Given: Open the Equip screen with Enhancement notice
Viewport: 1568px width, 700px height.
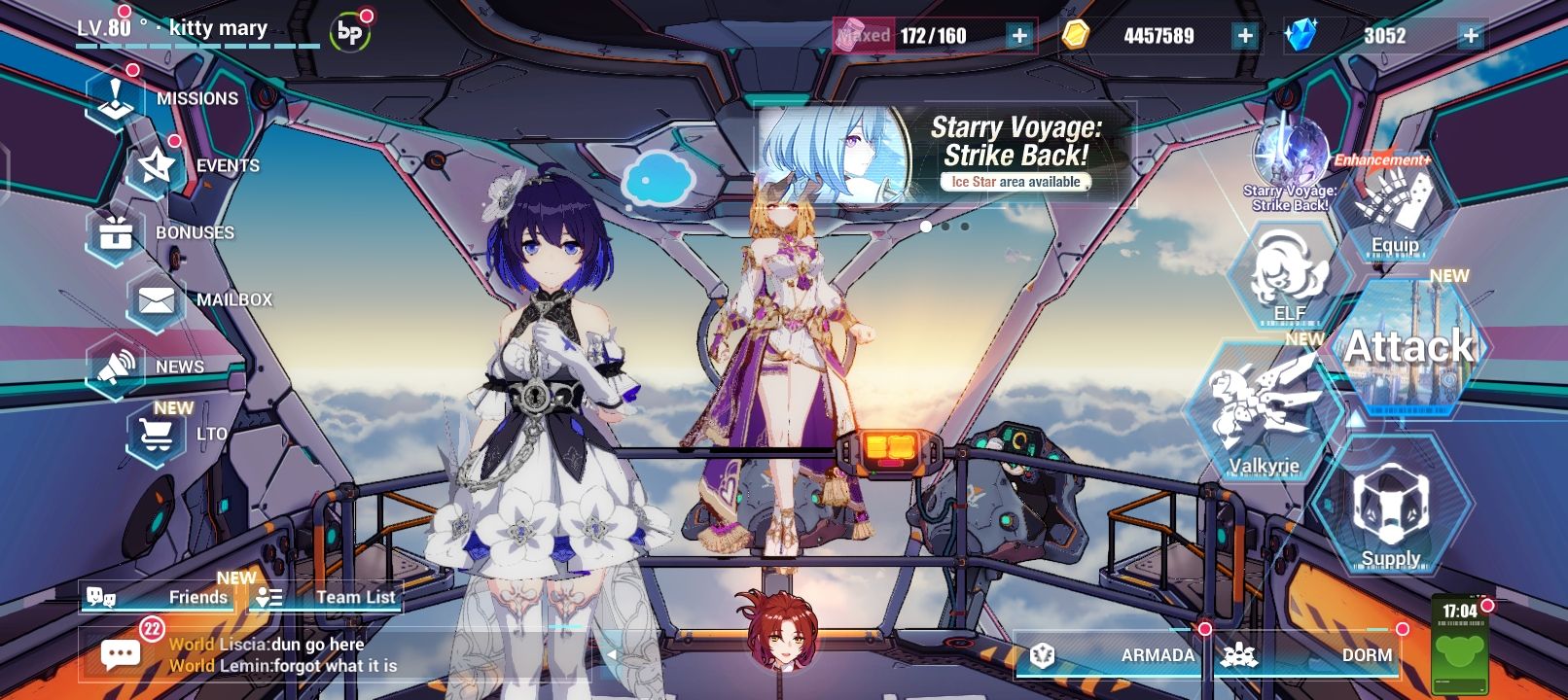Looking at the screenshot, I should coord(1393,209).
